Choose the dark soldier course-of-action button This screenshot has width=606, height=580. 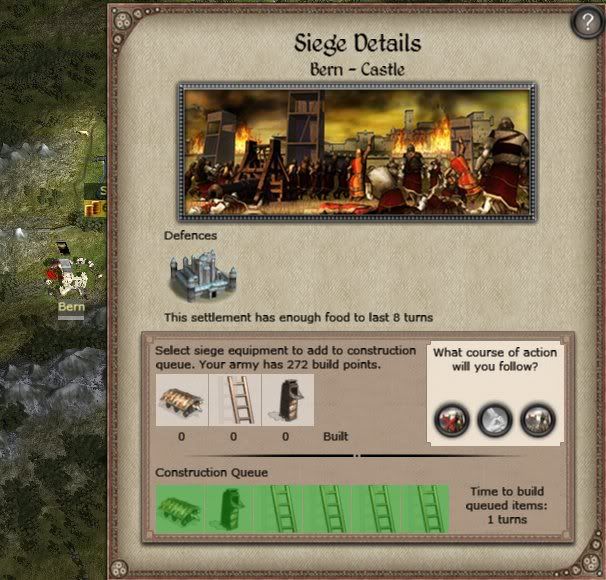[x=538, y=420]
